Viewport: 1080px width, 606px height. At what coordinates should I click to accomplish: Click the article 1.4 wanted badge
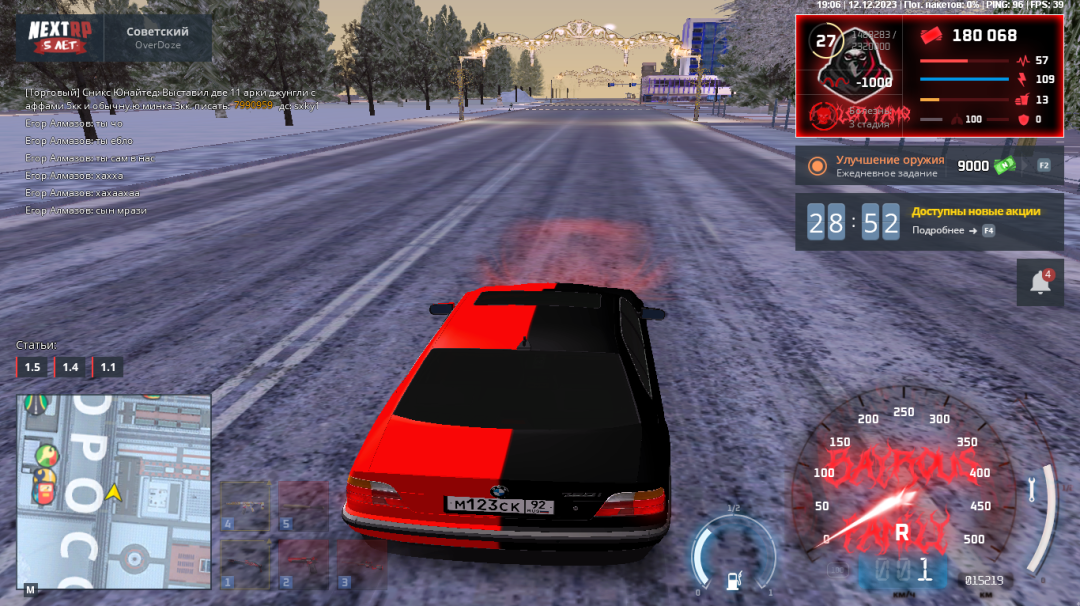[70, 368]
